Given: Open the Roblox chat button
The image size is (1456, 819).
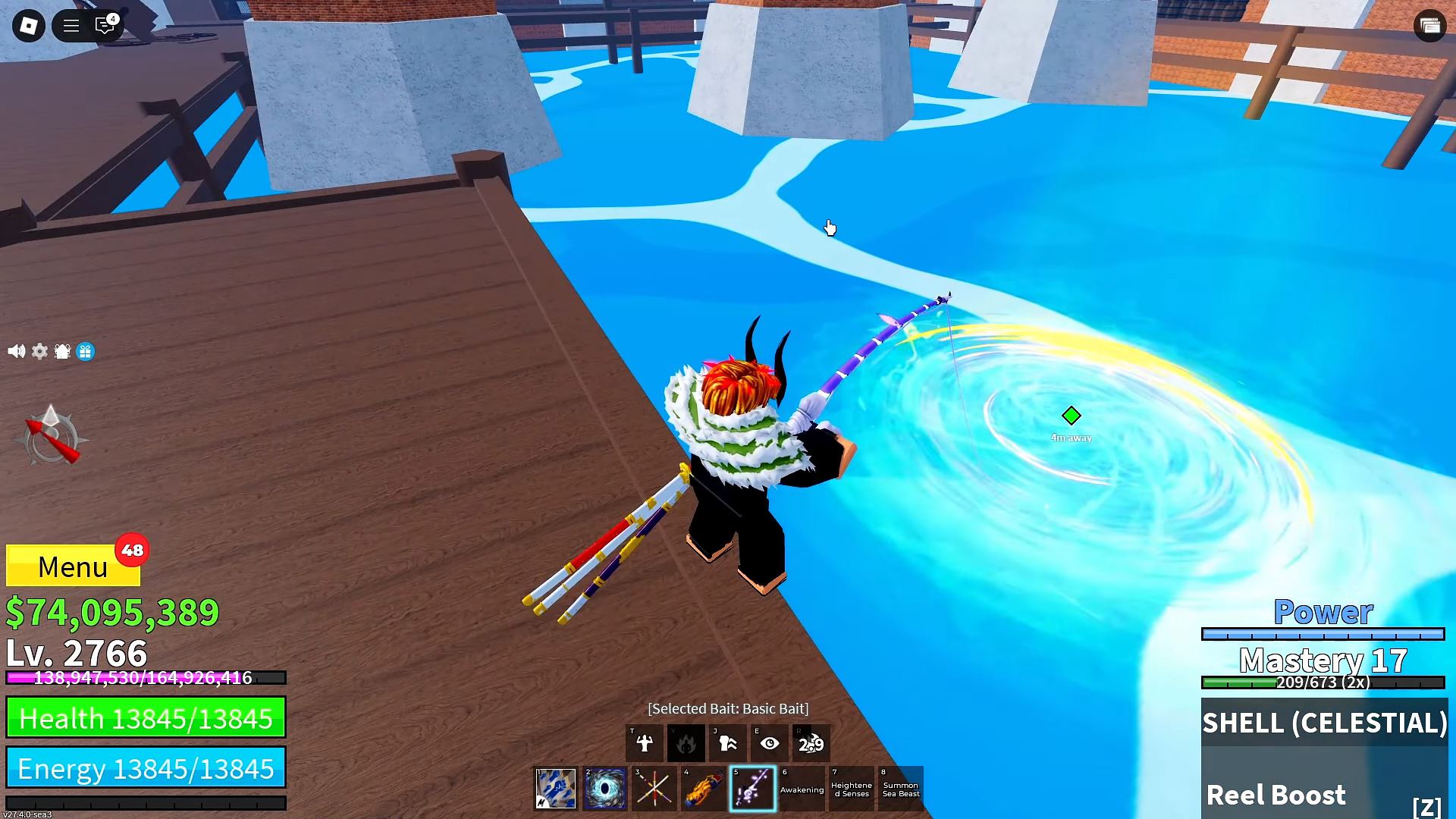Looking at the screenshot, I should tap(105, 26).
